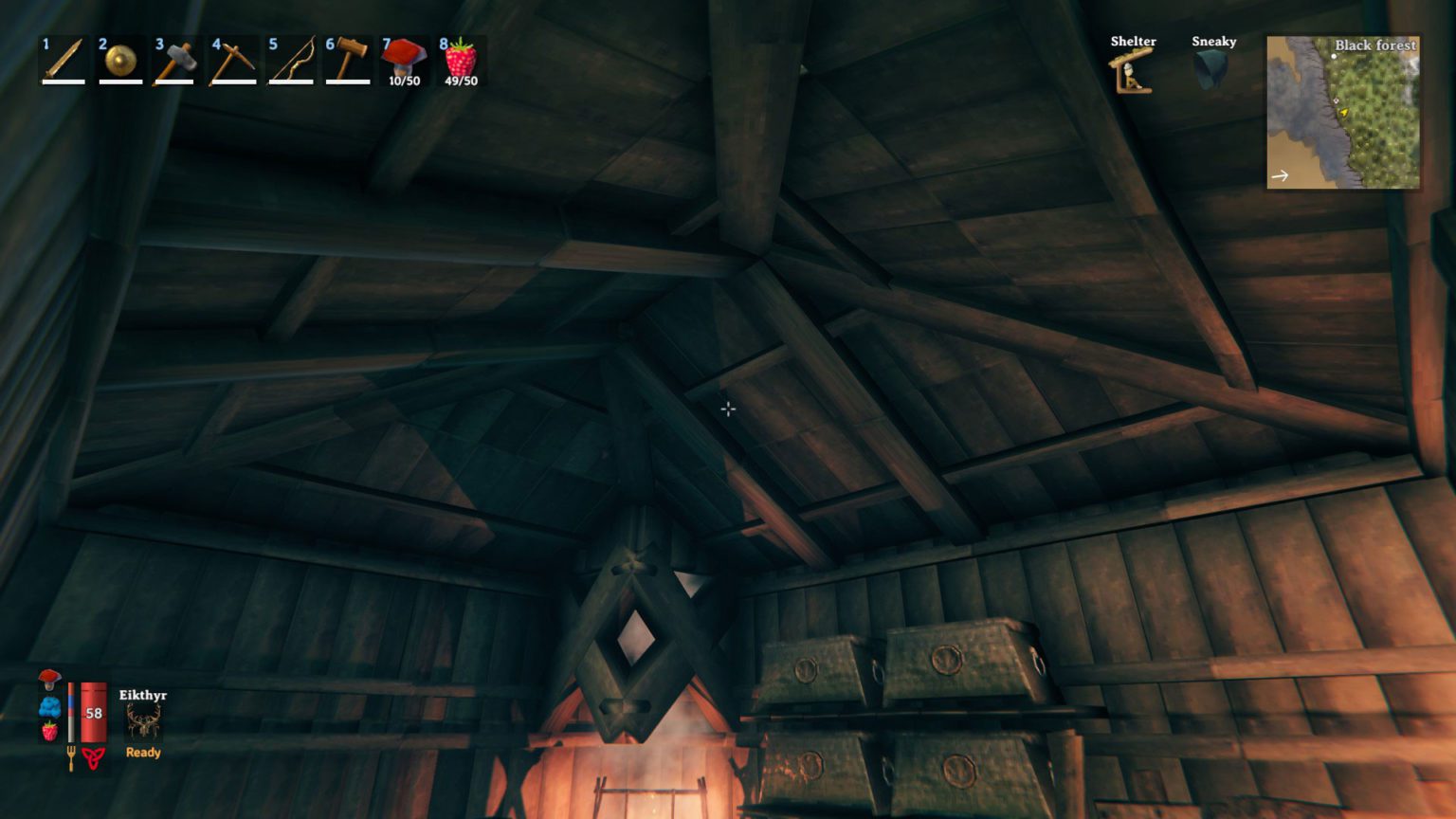Pick the wooden building hammer in slot 6
The width and height of the screenshot is (1456, 819).
tap(347, 61)
